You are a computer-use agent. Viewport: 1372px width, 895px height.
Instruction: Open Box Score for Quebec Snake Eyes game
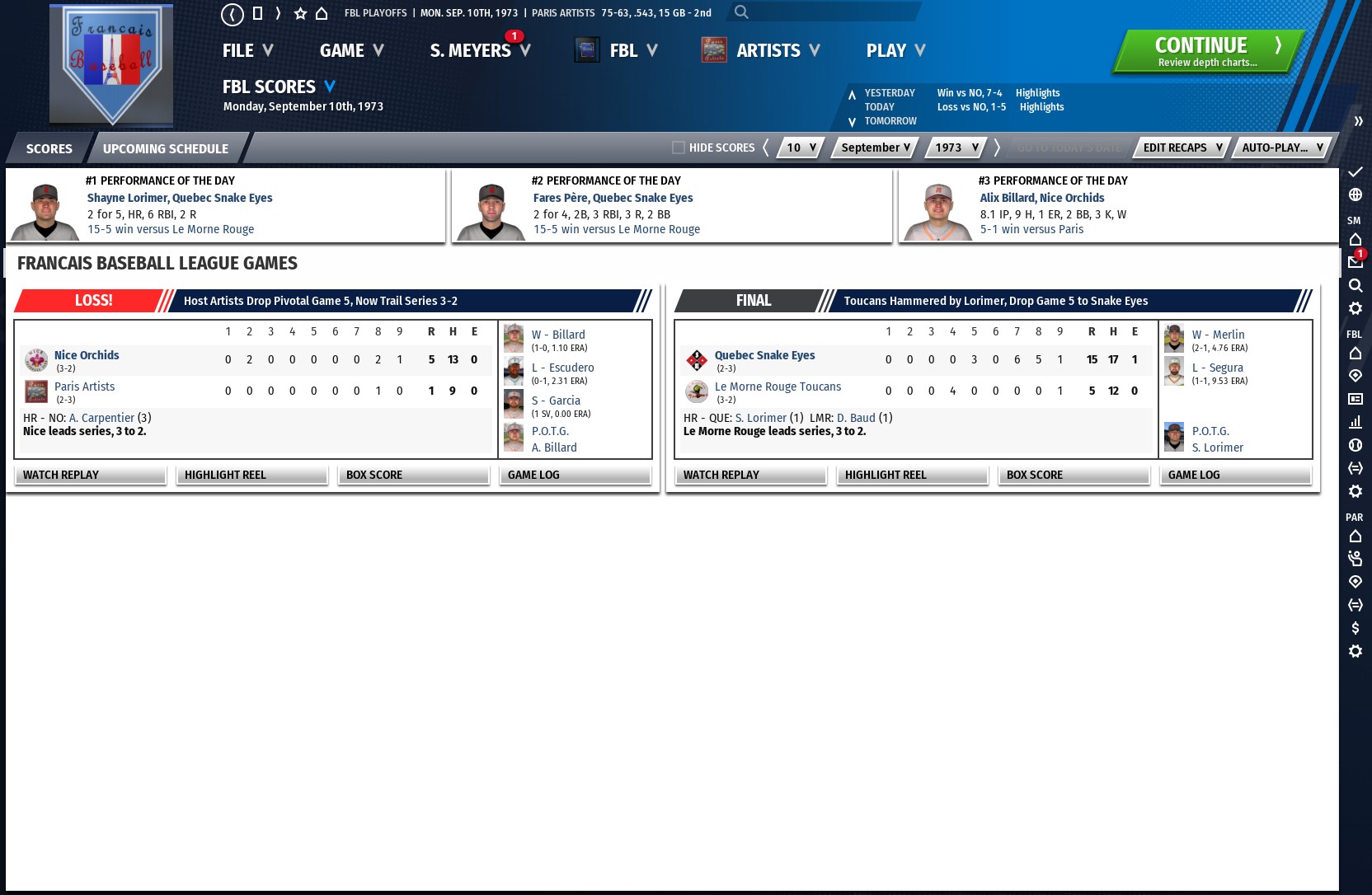(1074, 475)
